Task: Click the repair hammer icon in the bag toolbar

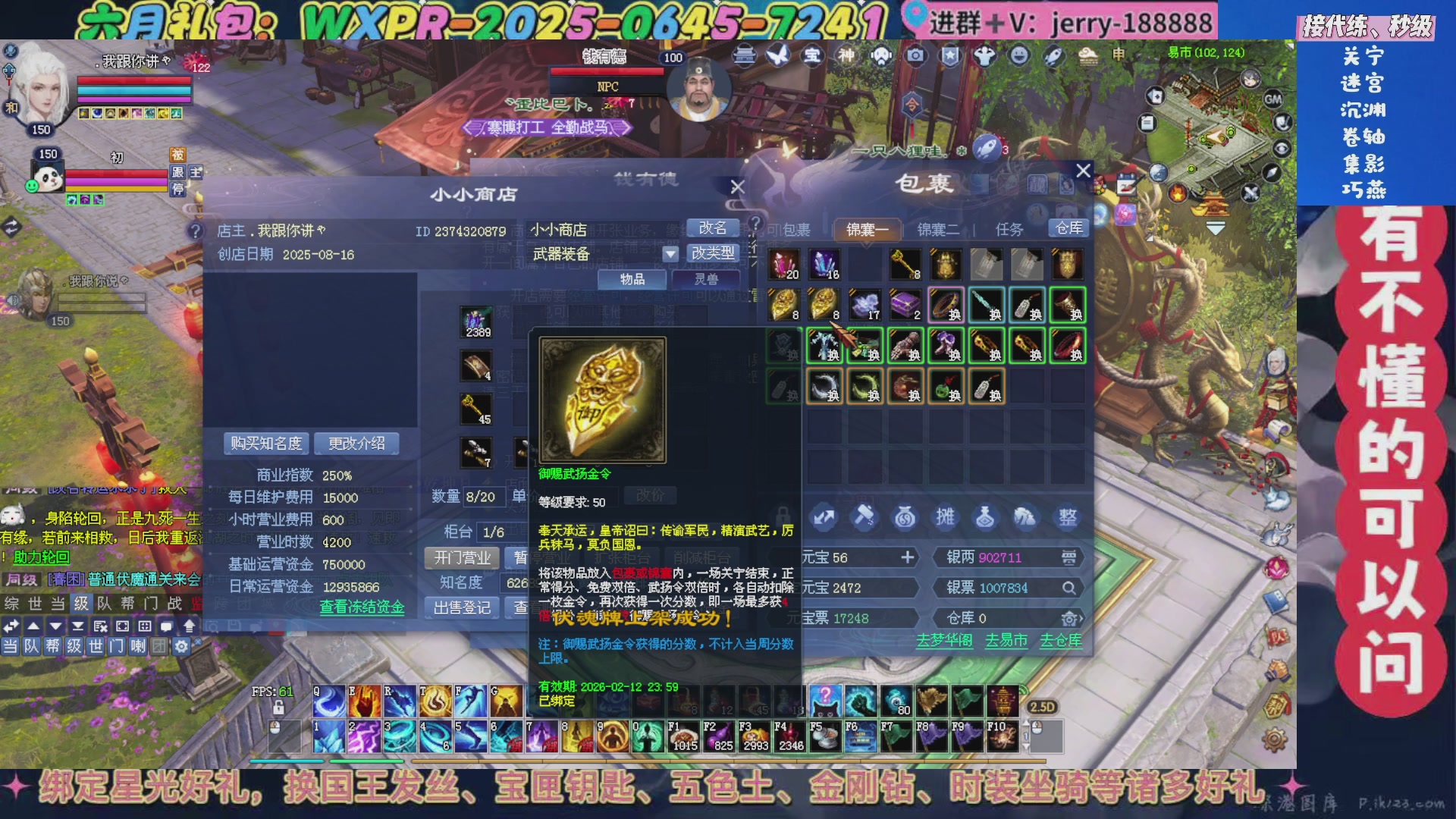Action: point(864,518)
